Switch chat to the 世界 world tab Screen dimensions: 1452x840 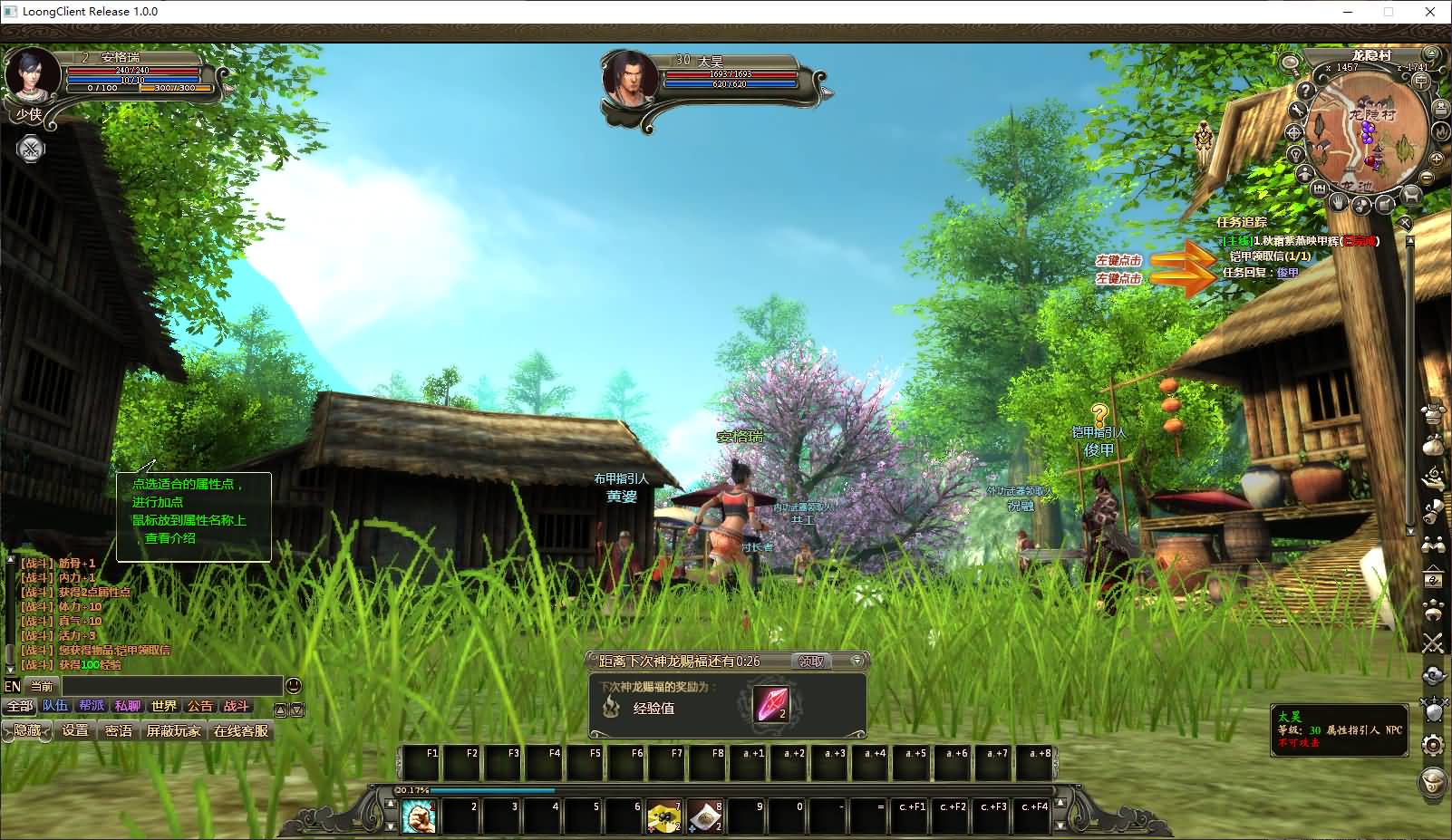(164, 706)
